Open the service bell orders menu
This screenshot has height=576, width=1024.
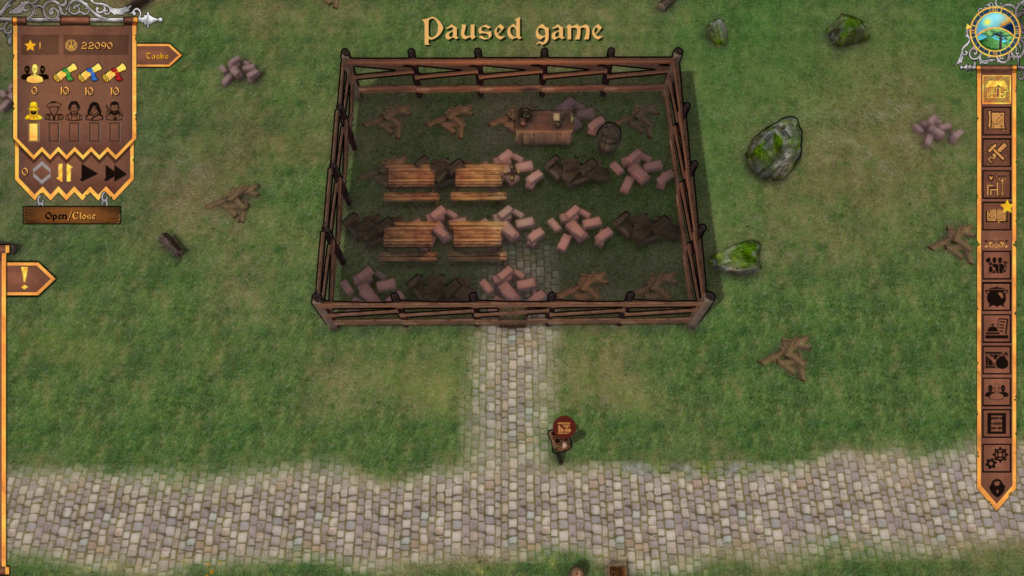point(995,328)
